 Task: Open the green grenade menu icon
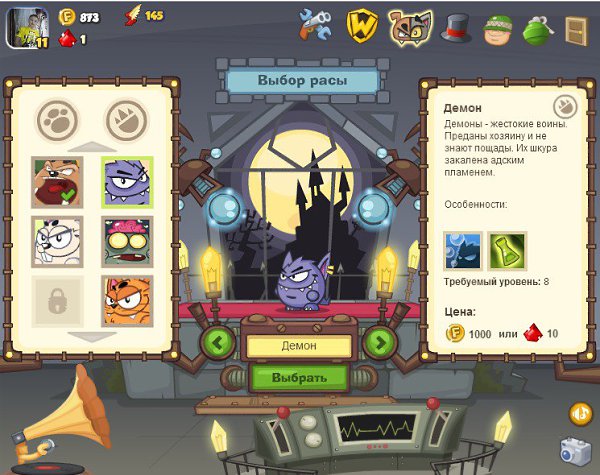click(537, 27)
